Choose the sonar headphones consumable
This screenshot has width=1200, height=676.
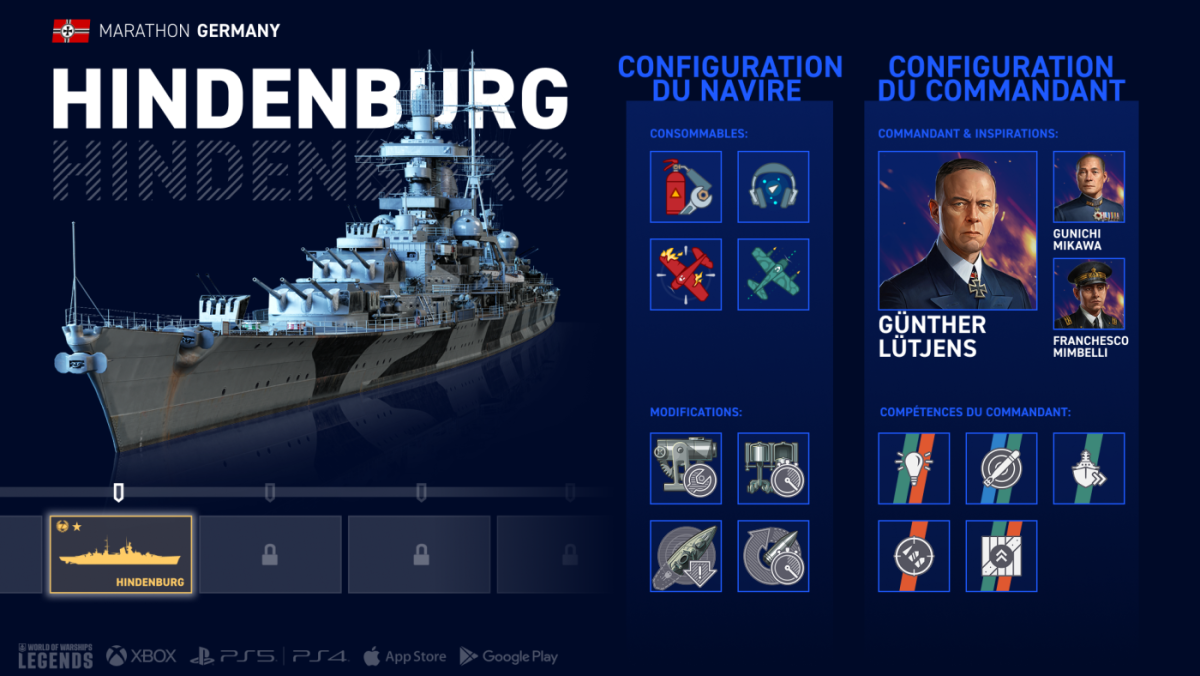click(x=773, y=187)
